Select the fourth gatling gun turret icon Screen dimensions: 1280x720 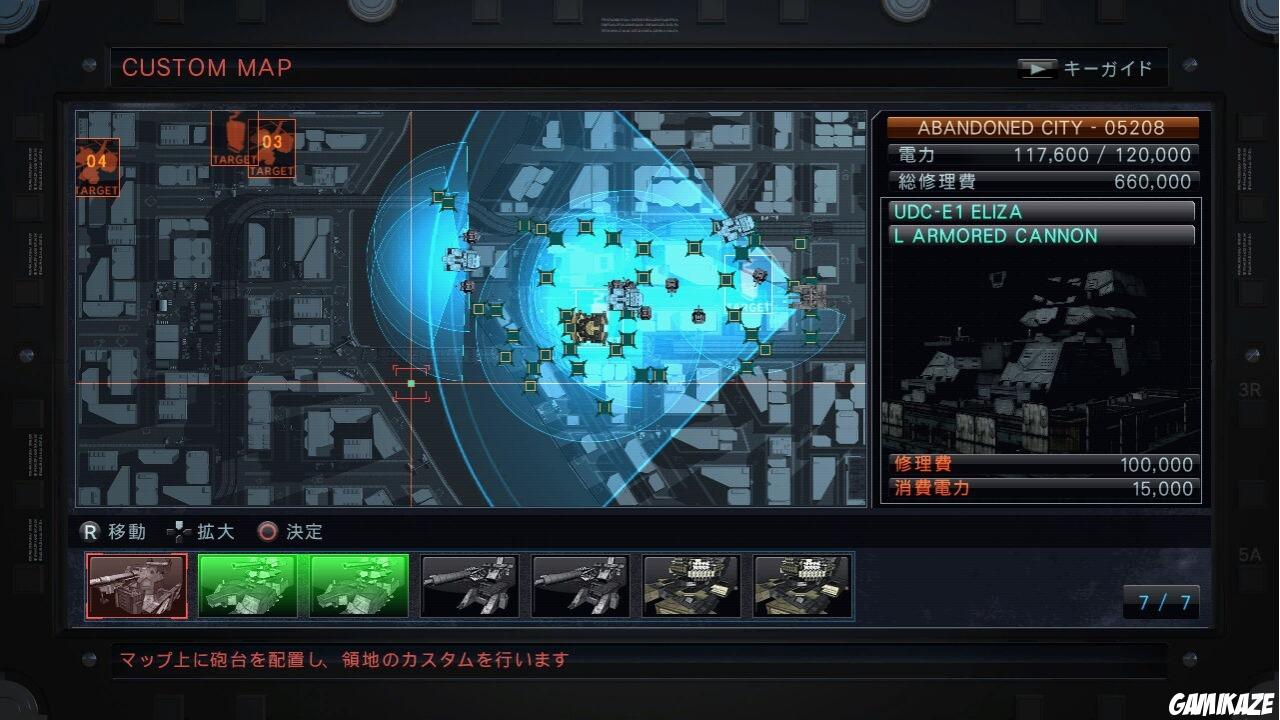[x=468, y=586]
